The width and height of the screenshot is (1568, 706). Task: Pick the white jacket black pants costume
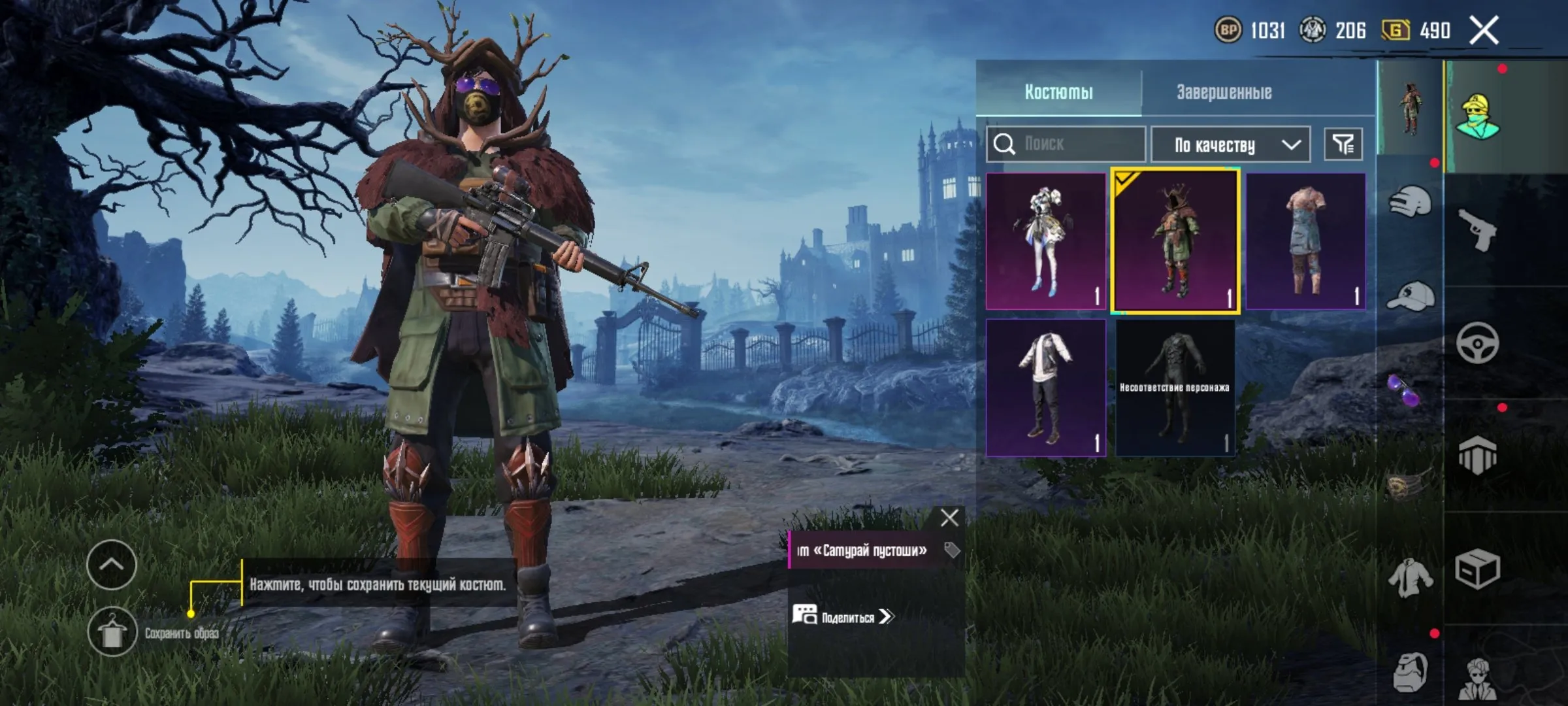tap(1045, 388)
